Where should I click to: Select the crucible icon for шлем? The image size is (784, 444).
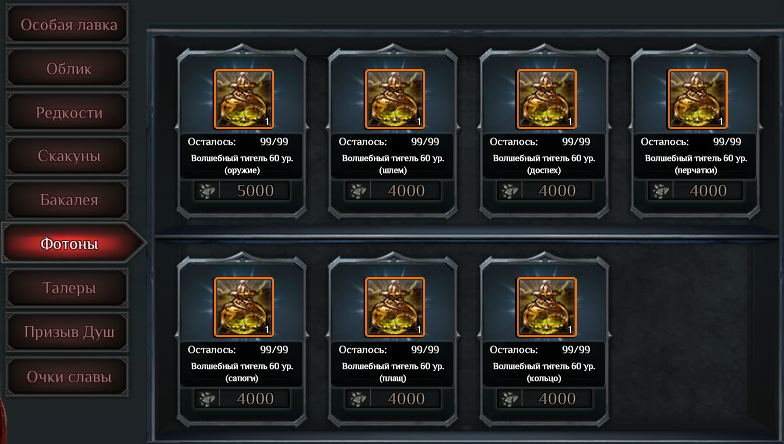click(395, 99)
